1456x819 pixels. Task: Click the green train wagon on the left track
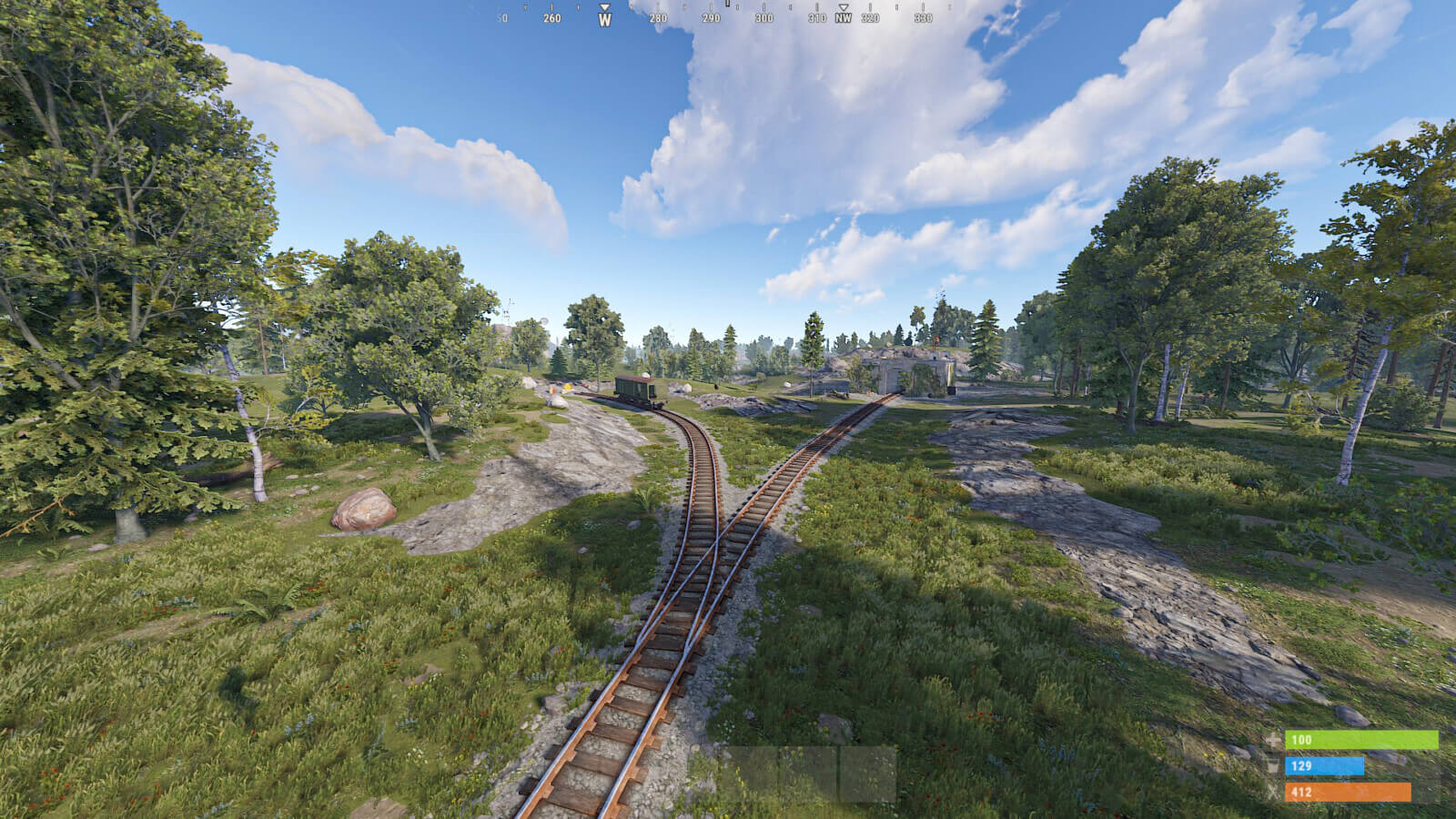[637, 389]
